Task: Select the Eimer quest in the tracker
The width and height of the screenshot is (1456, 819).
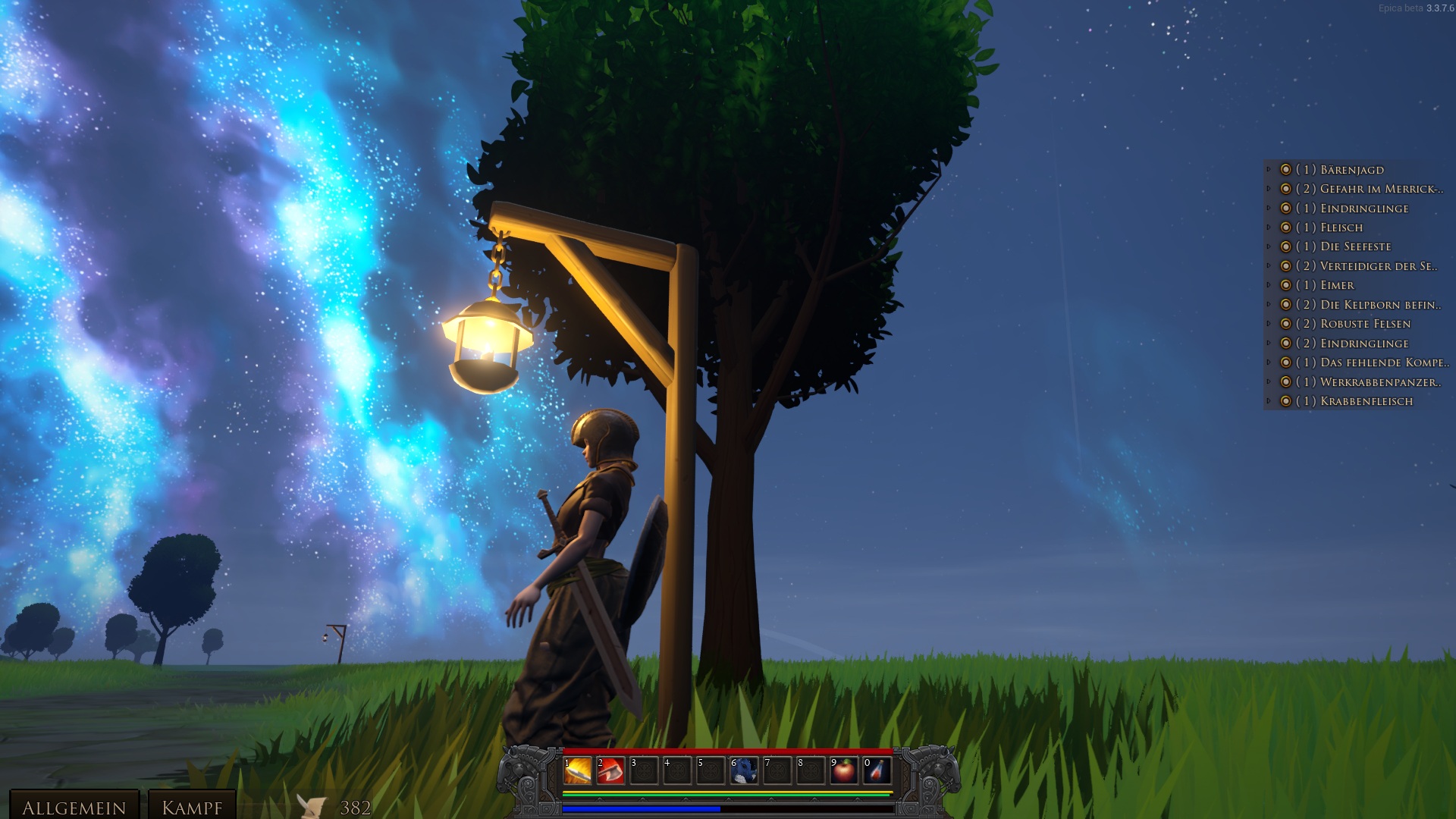Action: point(1337,285)
